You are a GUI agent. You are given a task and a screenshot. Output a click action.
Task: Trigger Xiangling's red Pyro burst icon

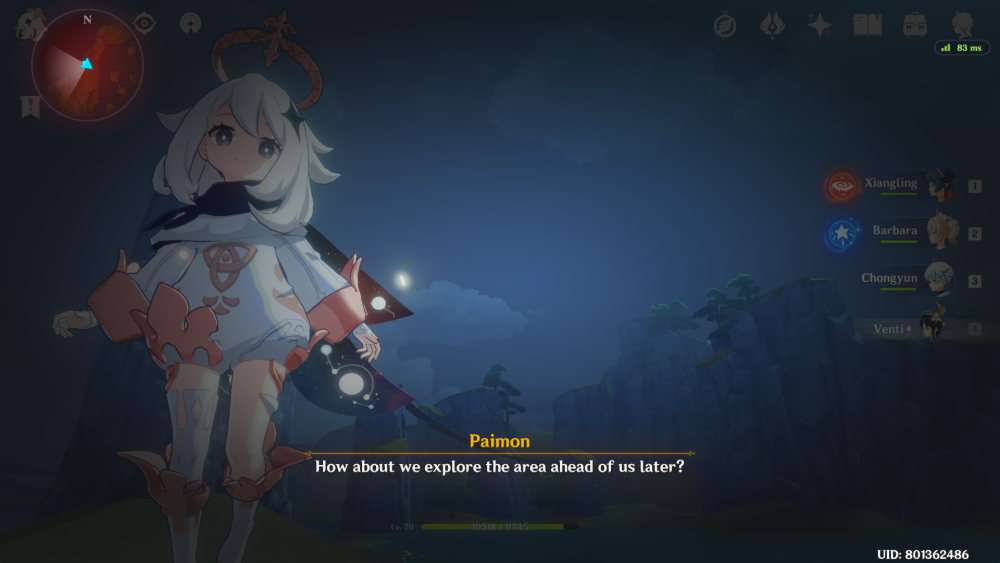pyautogui.click(x=840, y=186)
